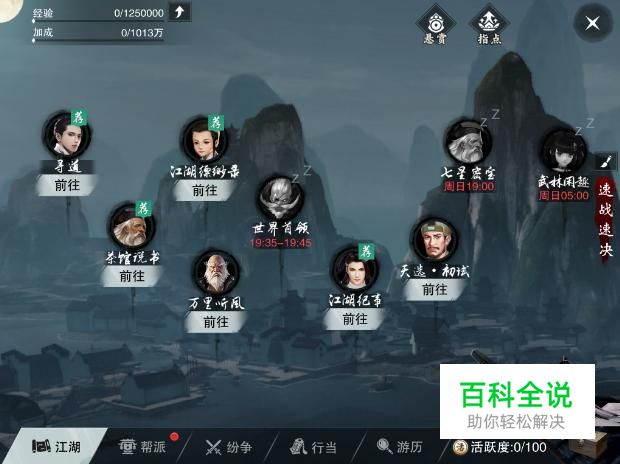Select the 武林闲趣 sleeping portrait
The image size is (620, 464).
click(x=563, y=151)
